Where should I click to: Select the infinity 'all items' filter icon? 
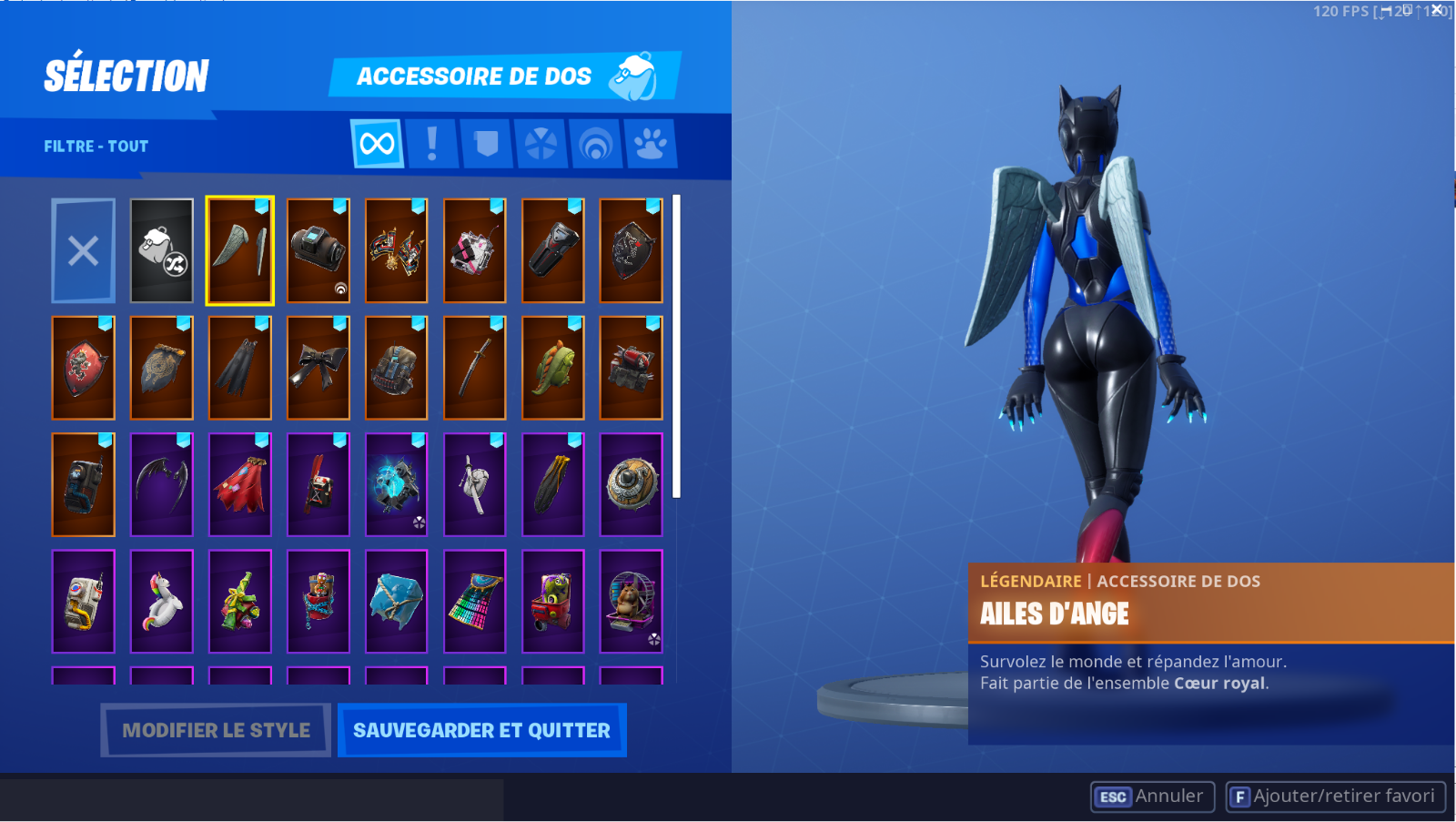pos(377,144)
